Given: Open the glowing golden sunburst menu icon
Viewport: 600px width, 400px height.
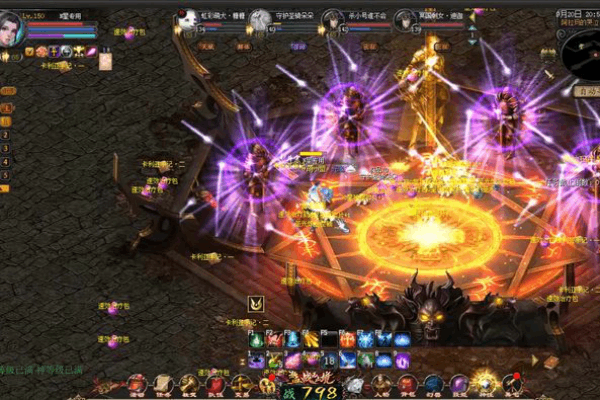Looking at the screenshot, I should (x=485, y=381).
